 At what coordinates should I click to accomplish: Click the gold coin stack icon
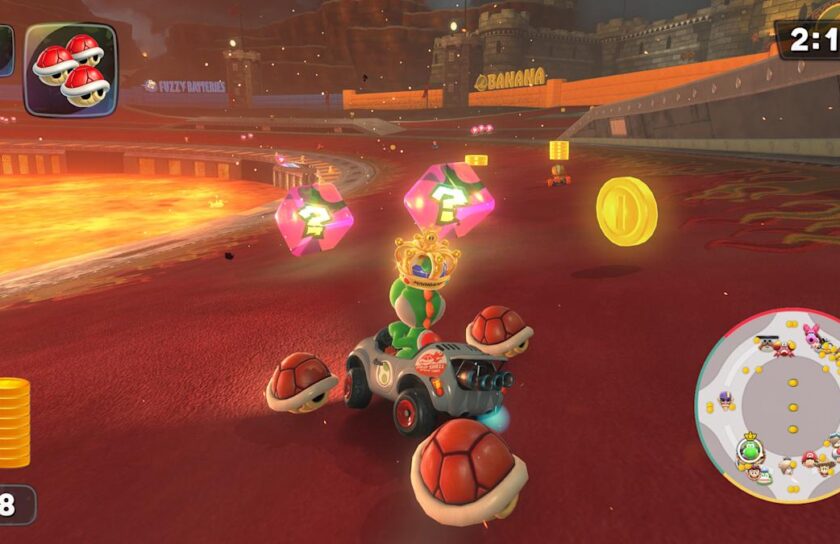14,423
